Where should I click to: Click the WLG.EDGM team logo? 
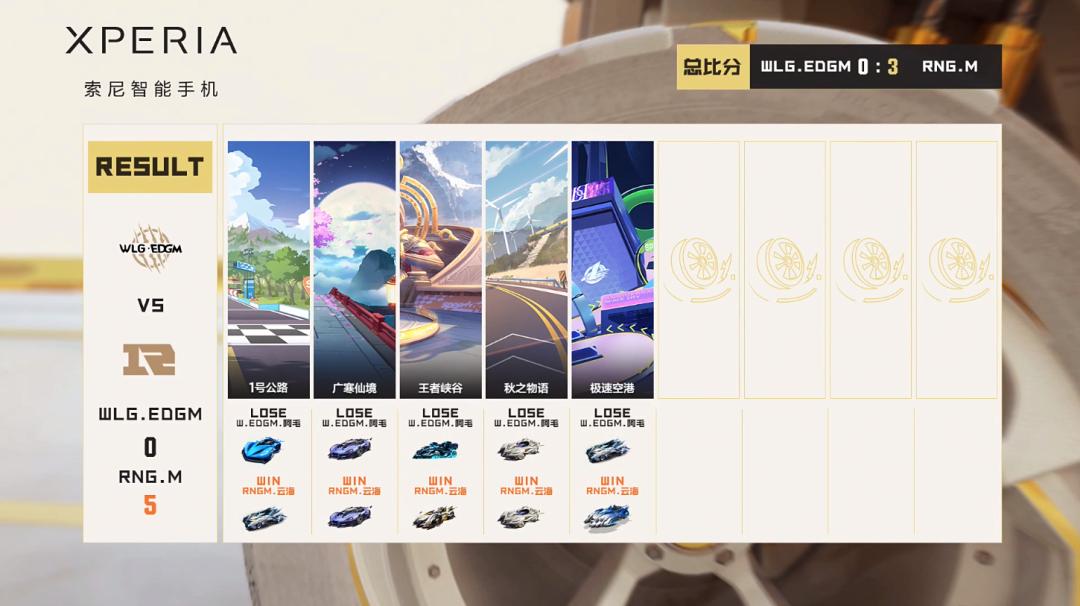pos(150,247)
